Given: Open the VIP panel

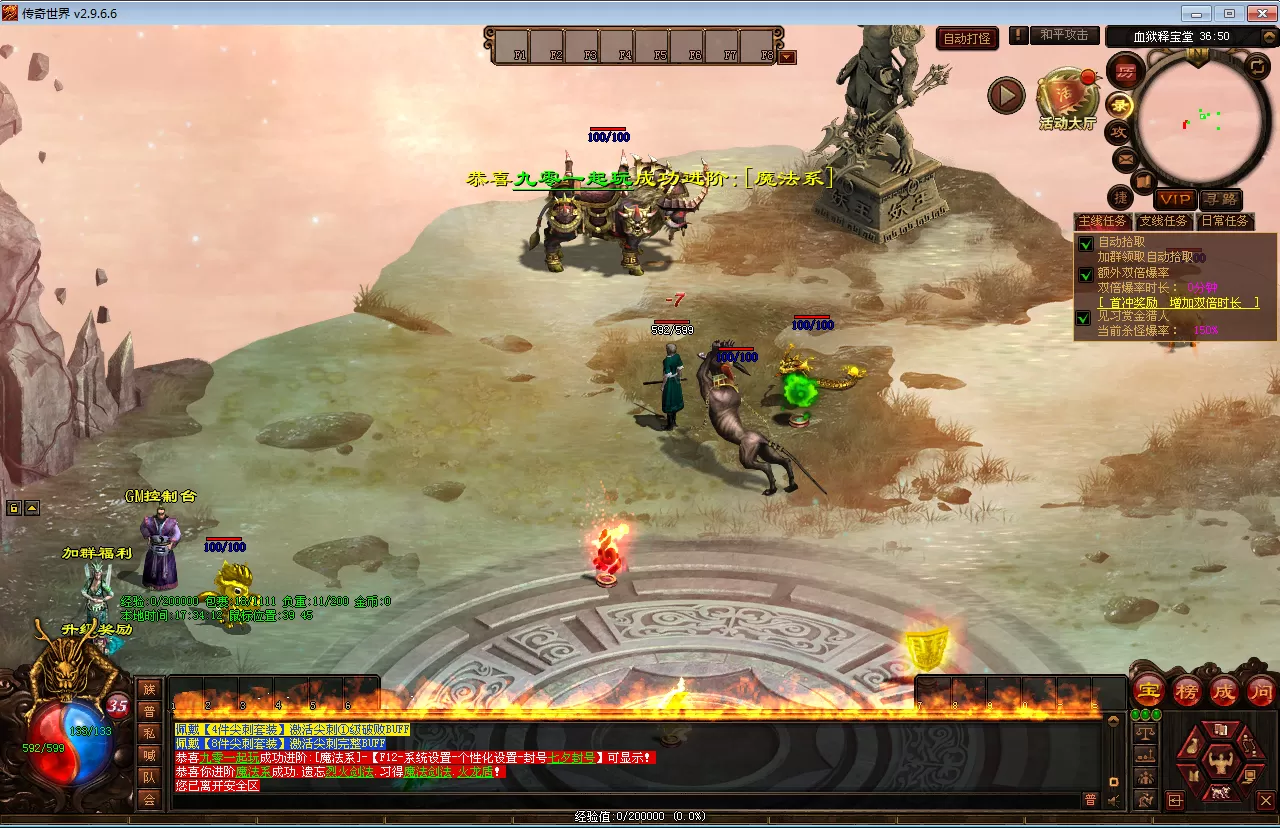Looking at the screenshot, I should pos(1175,200).
